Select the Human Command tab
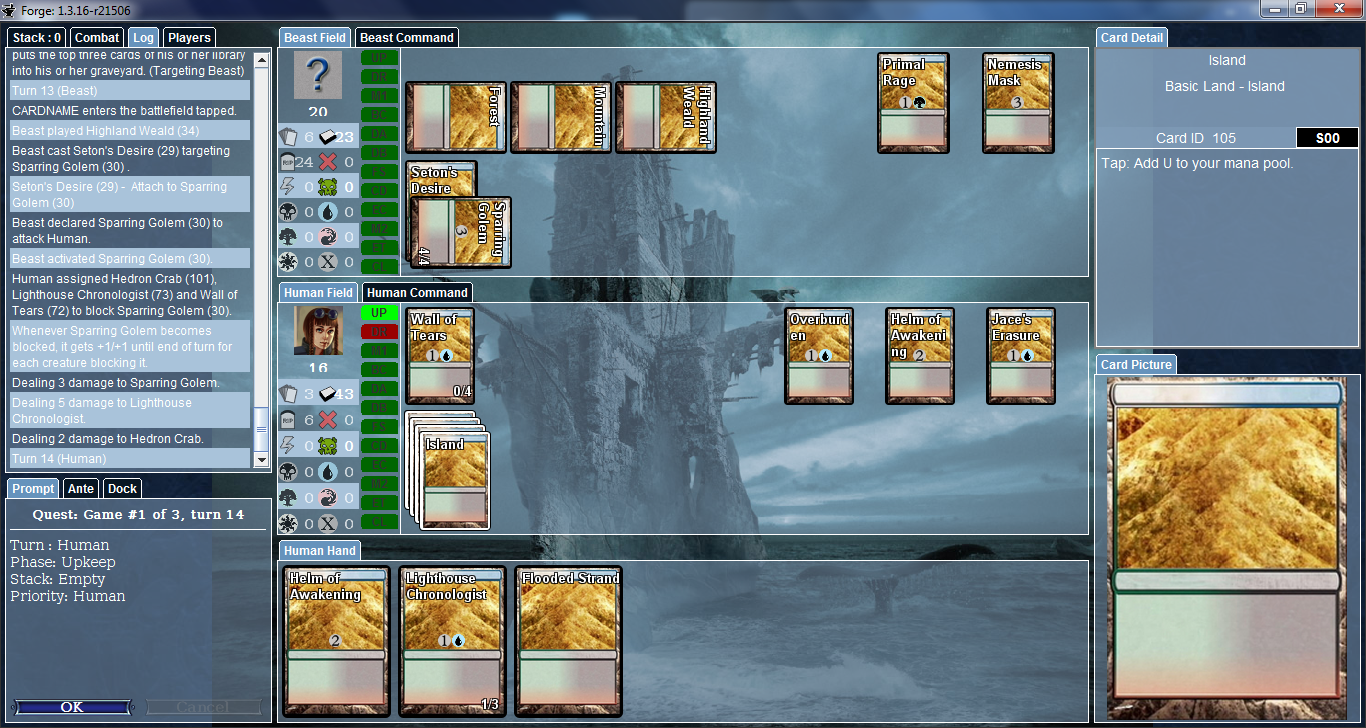This screenshot has width=1366, height=728. pos(417,293)
